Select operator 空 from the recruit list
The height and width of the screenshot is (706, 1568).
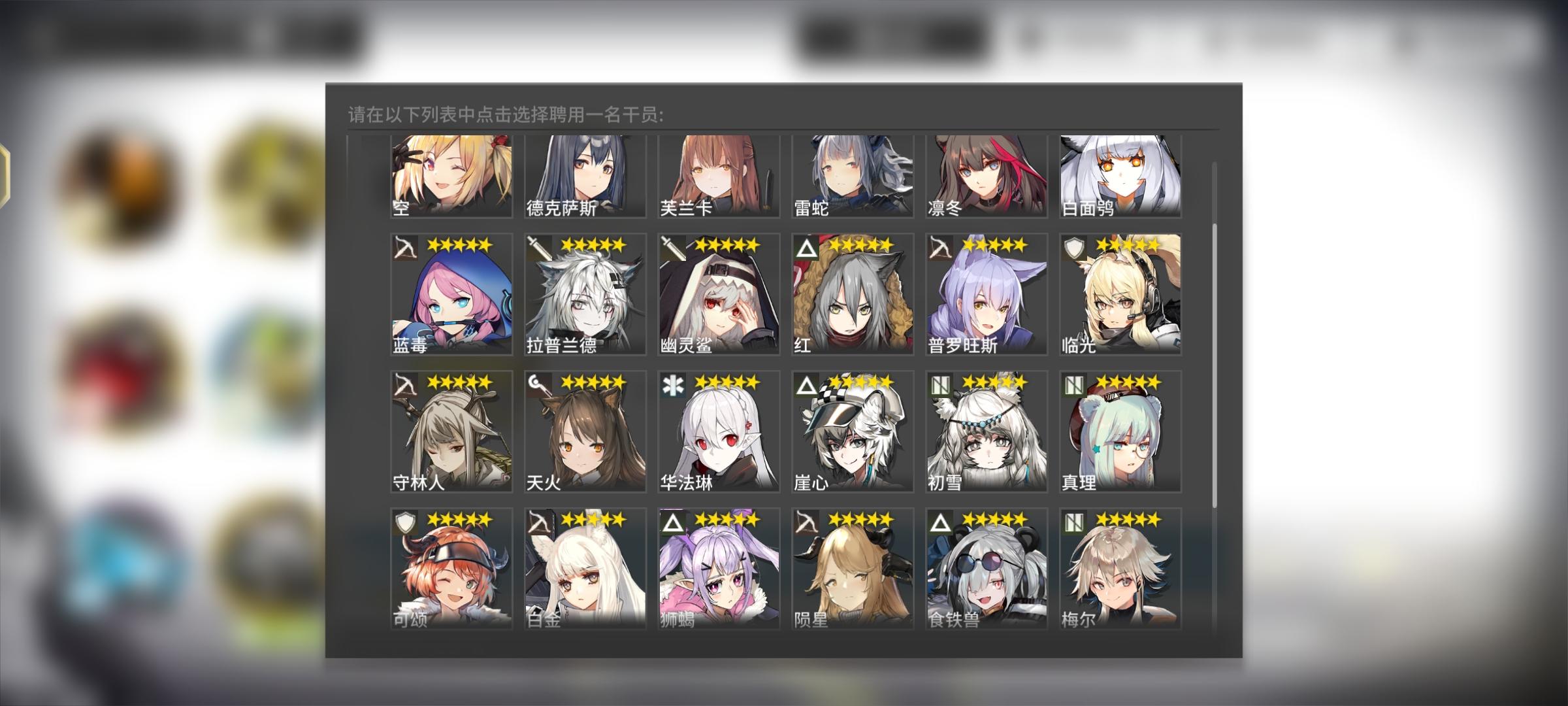(451, 176)
